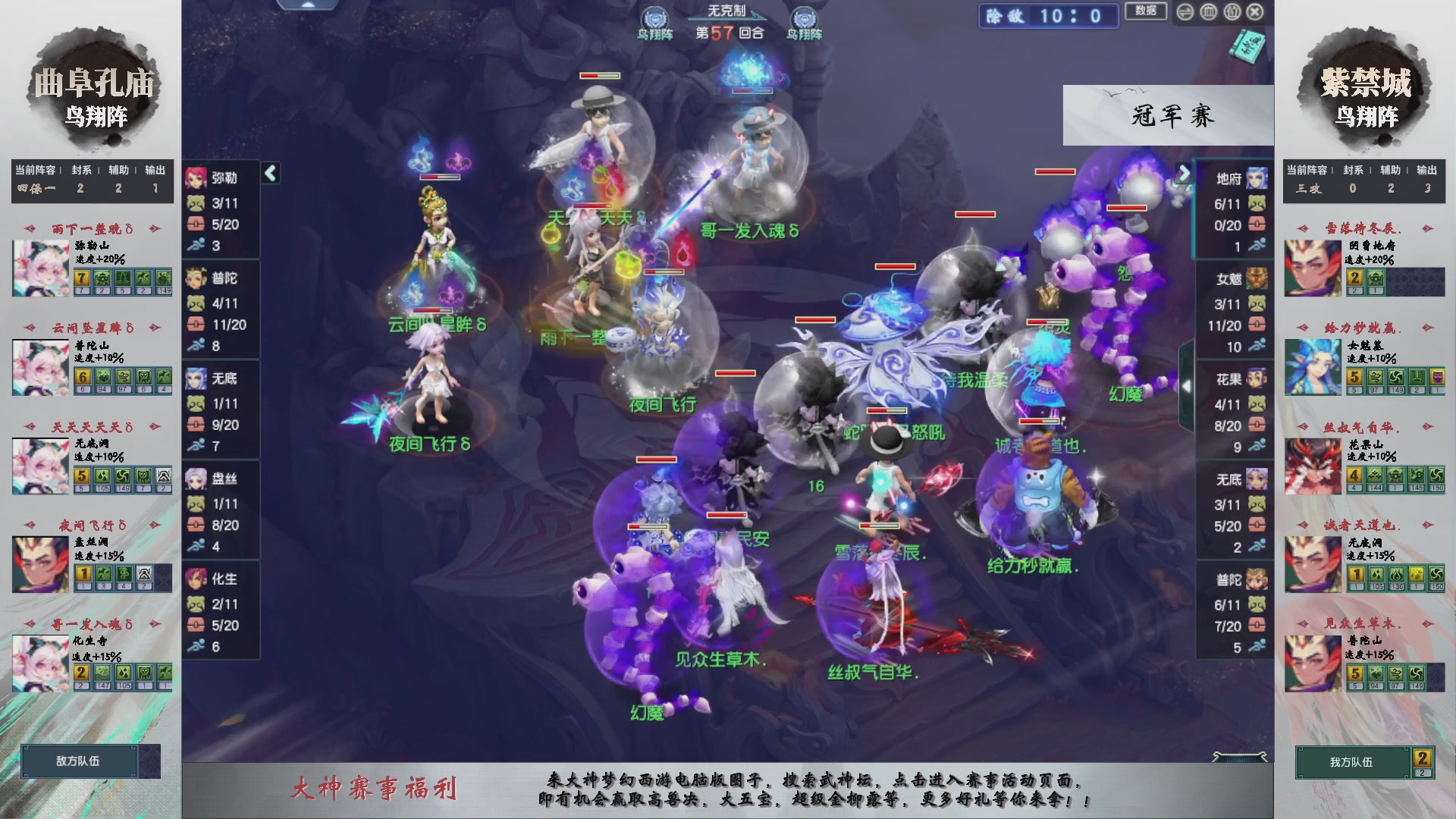Click the chain seal icon next to 5/20
This screenshot has height=819, width=1456.
196,224
